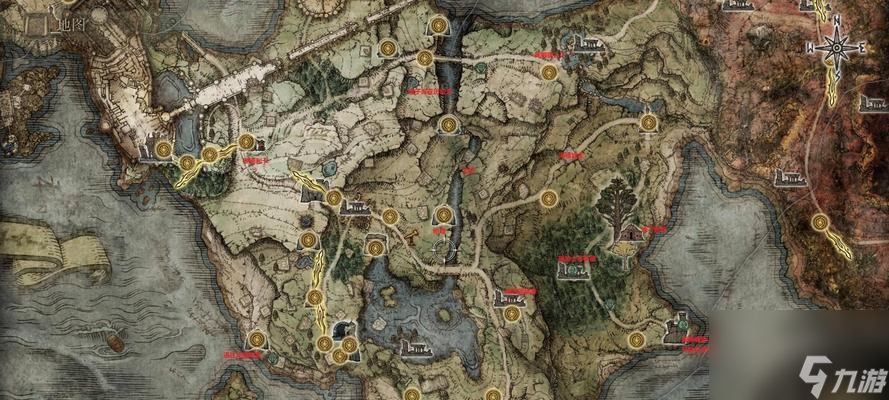Click the Warmaster's Shack grace northwest of the bridge
This screenshot has width=889, height=400.
point(388,47)
